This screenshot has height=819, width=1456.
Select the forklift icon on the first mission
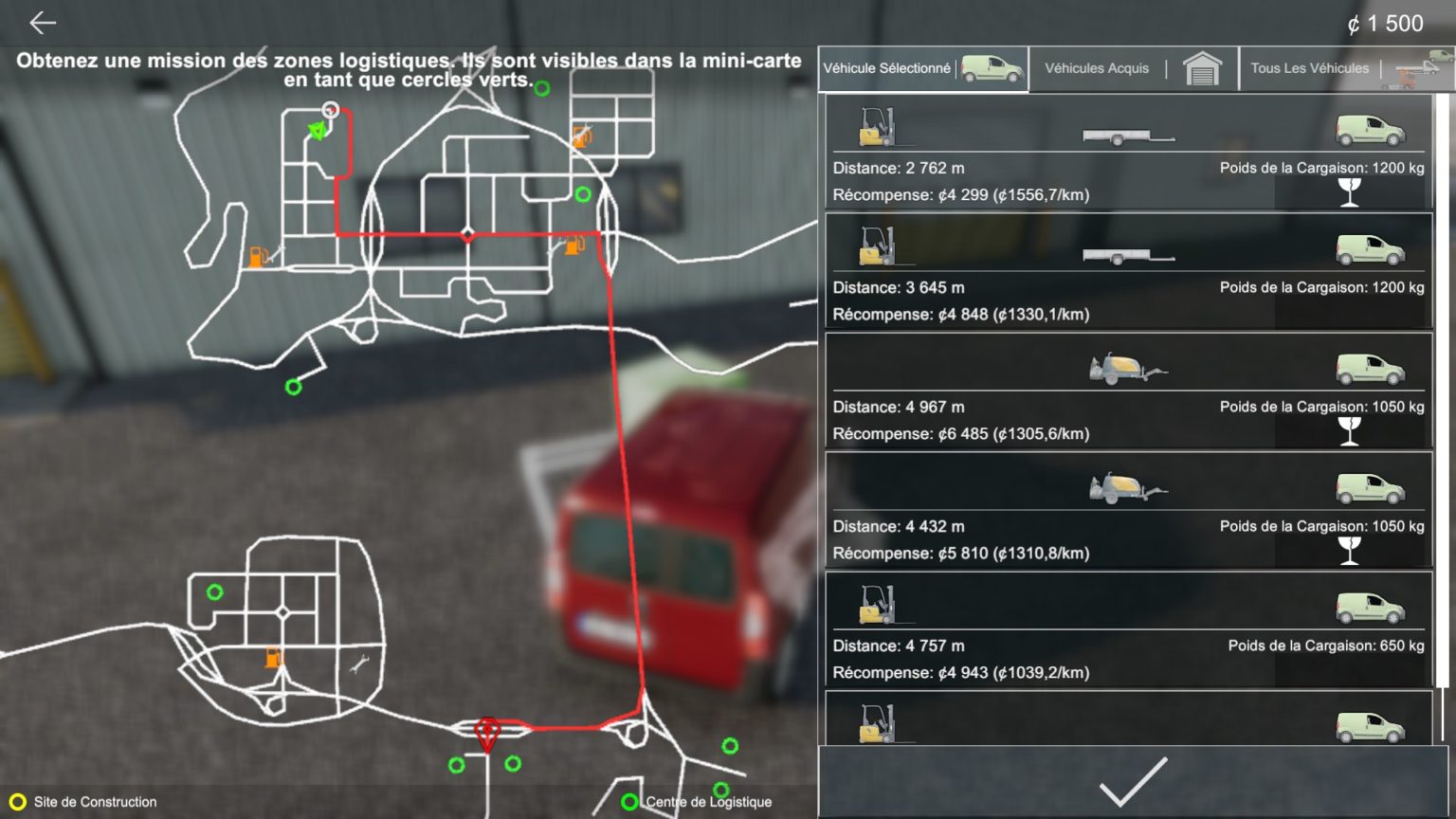point(877,126)
